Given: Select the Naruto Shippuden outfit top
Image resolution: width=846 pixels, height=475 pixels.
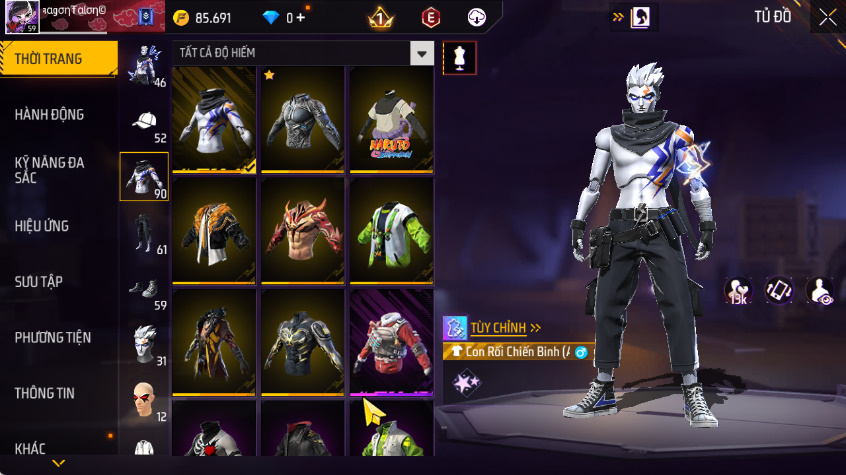Looking at the screenshot, I should [x=391, y=120].
